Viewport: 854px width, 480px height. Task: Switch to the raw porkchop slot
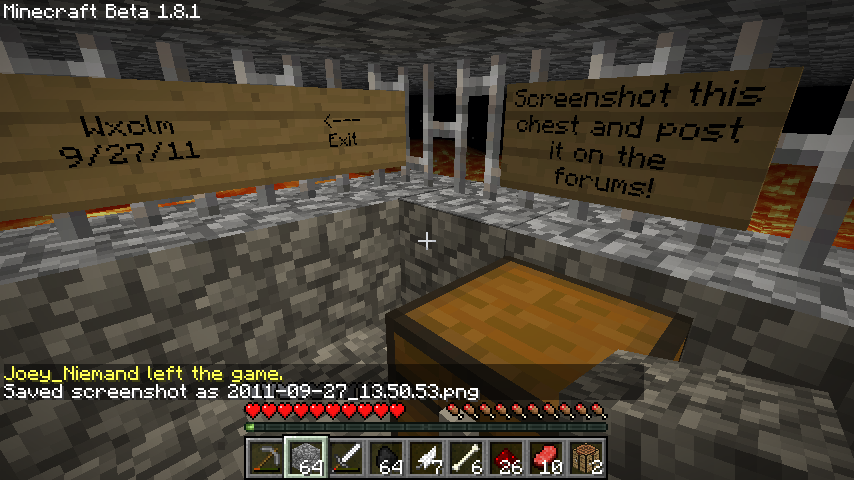[x=546, y=458]
